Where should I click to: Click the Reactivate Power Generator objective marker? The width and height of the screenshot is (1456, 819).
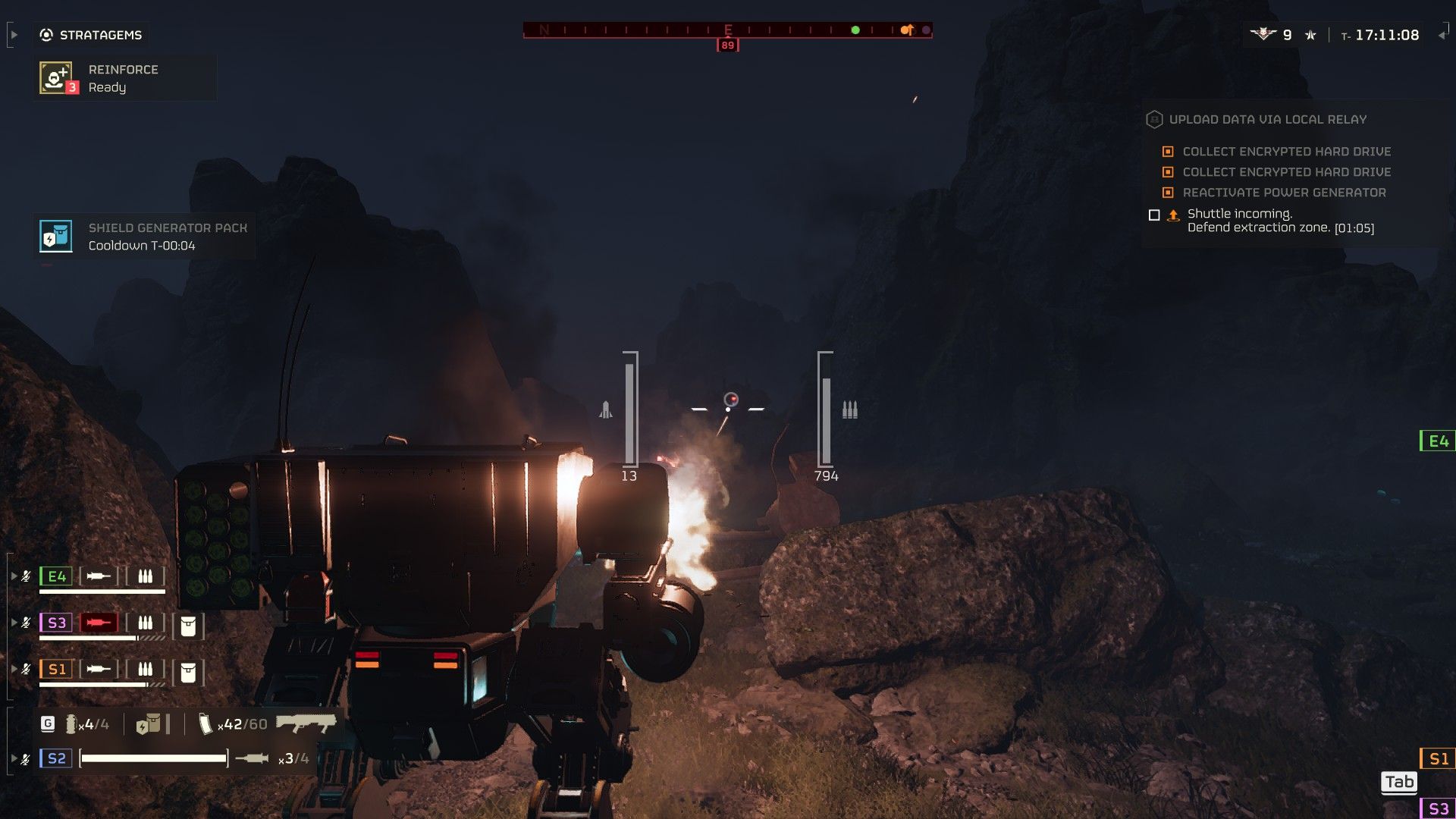[x=1168, y=193]
